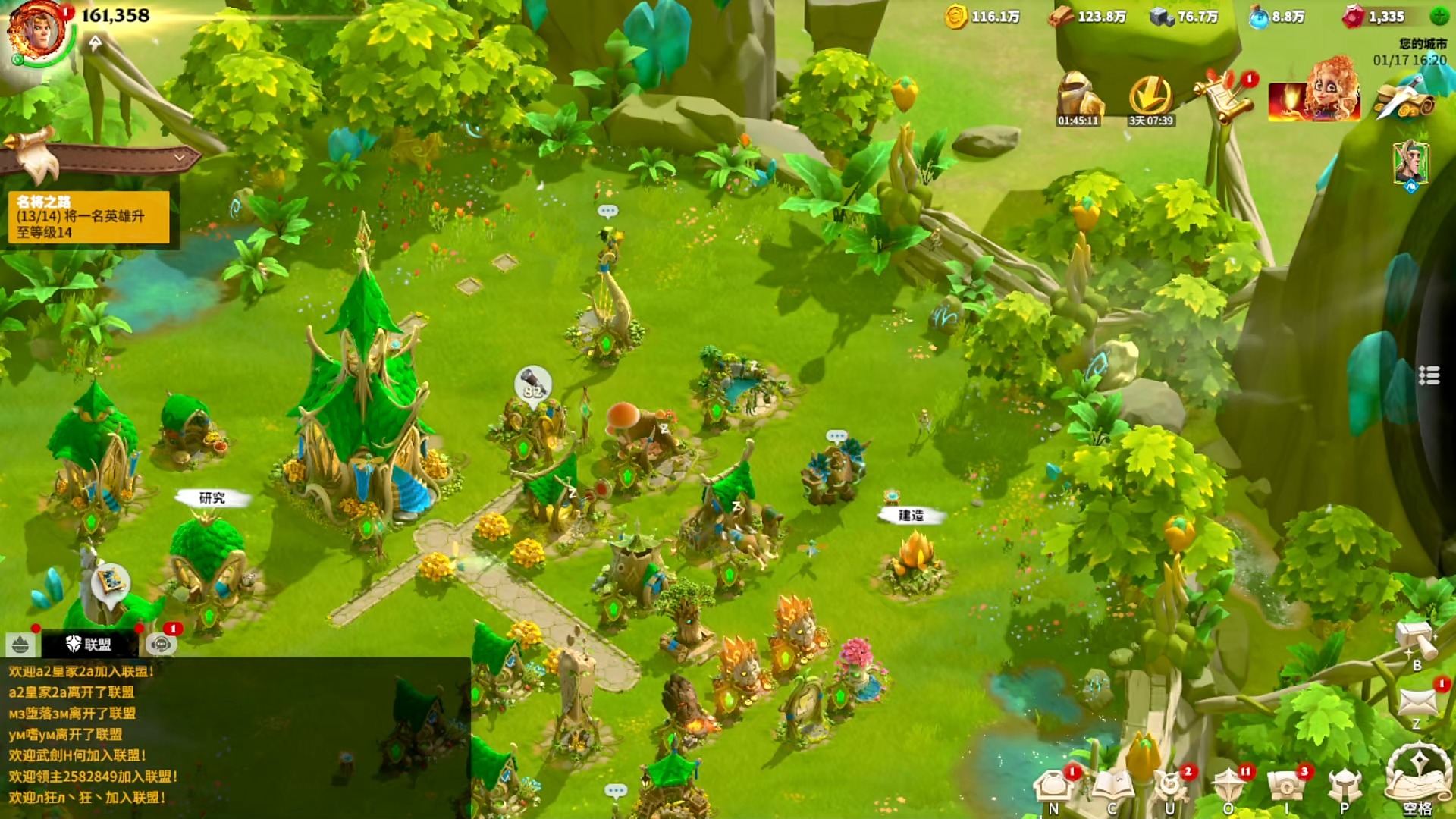This screenshot has height=819, width=1456.
Task: Select the elf hero portrait
Action: 1410,162
